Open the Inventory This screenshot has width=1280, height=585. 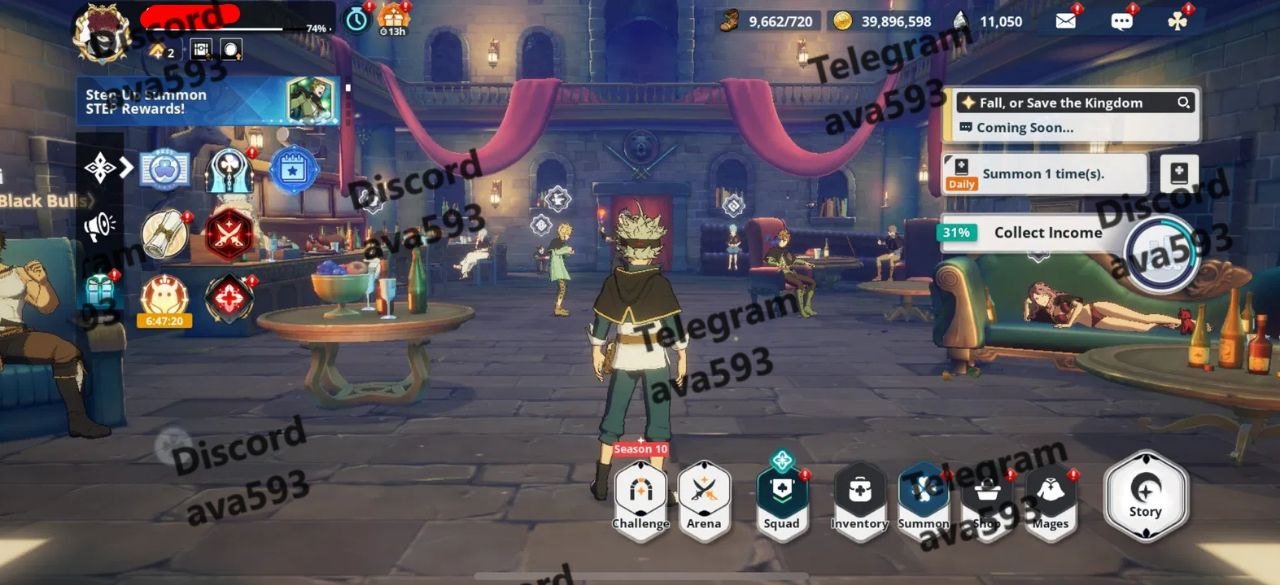point(859,498)
